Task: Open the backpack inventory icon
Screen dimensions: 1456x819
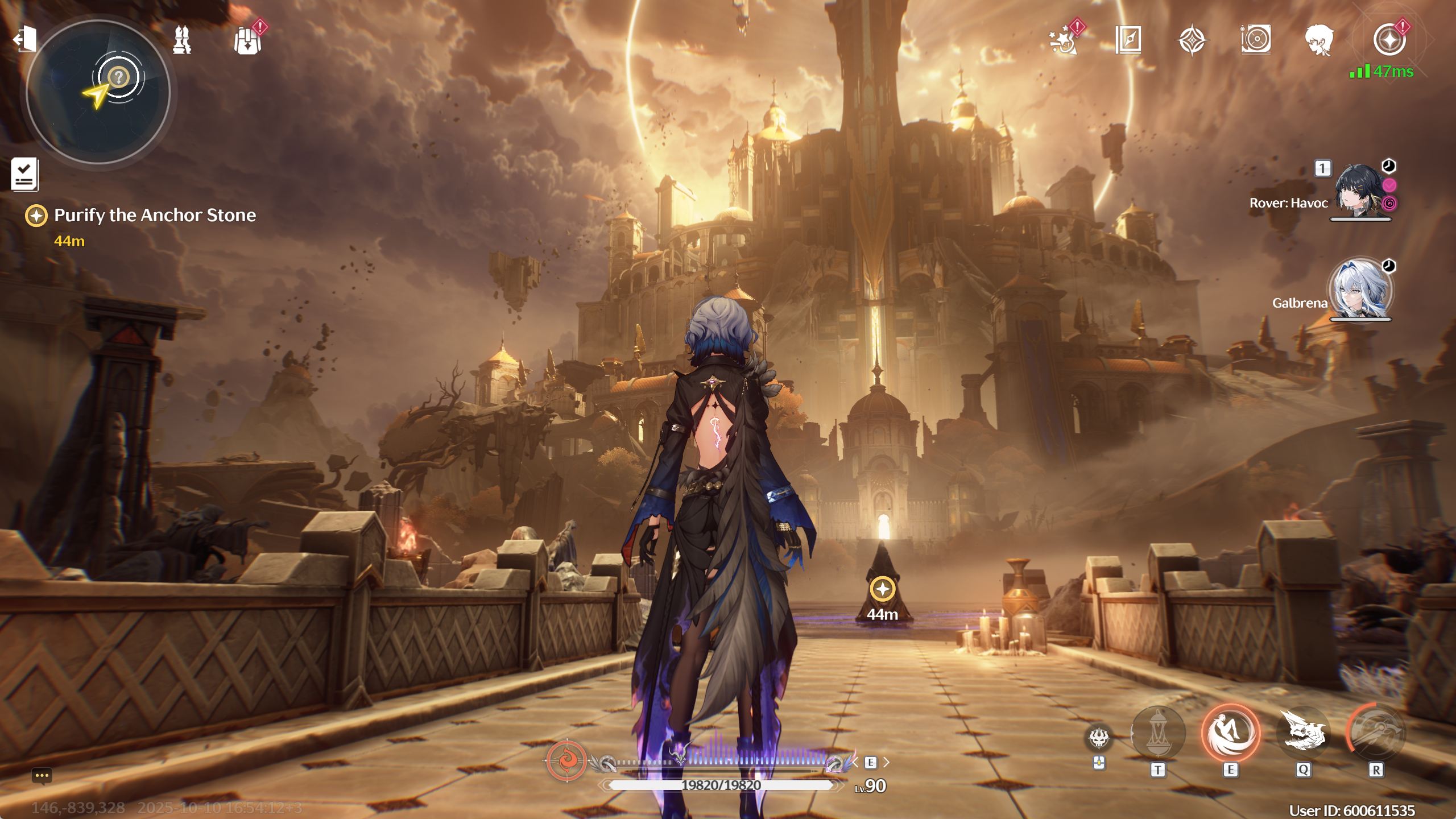Action: point(247,41)
